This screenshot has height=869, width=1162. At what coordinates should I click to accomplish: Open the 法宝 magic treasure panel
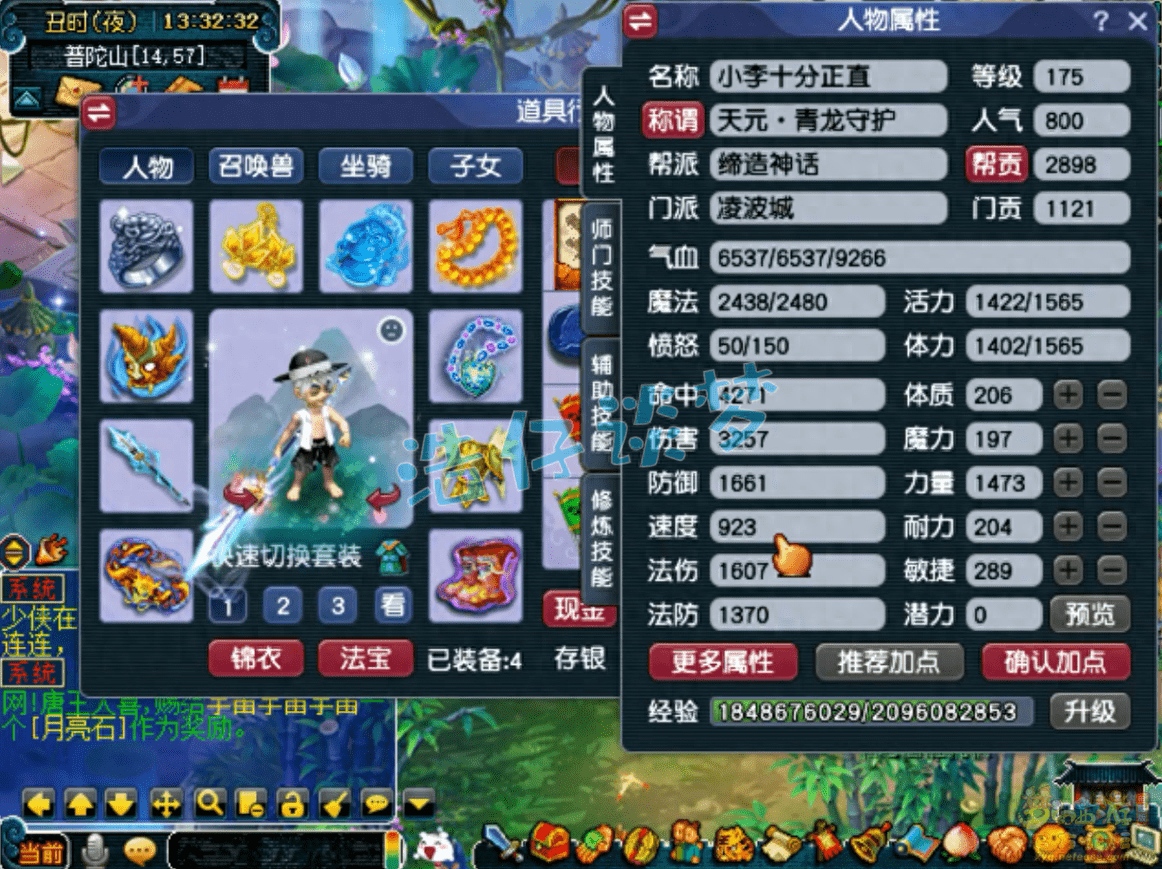coord(365,658)
